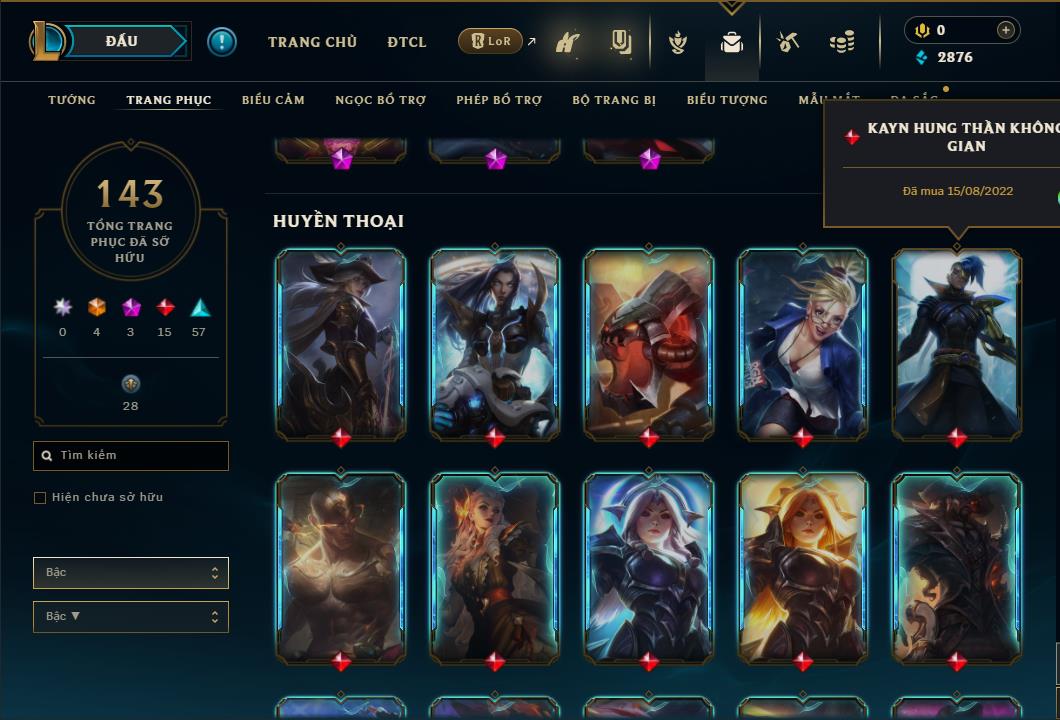Choose the shirtless glowing fighter skin card
The width and height of the screenshot is (1060, 720).
click(341, 566)
